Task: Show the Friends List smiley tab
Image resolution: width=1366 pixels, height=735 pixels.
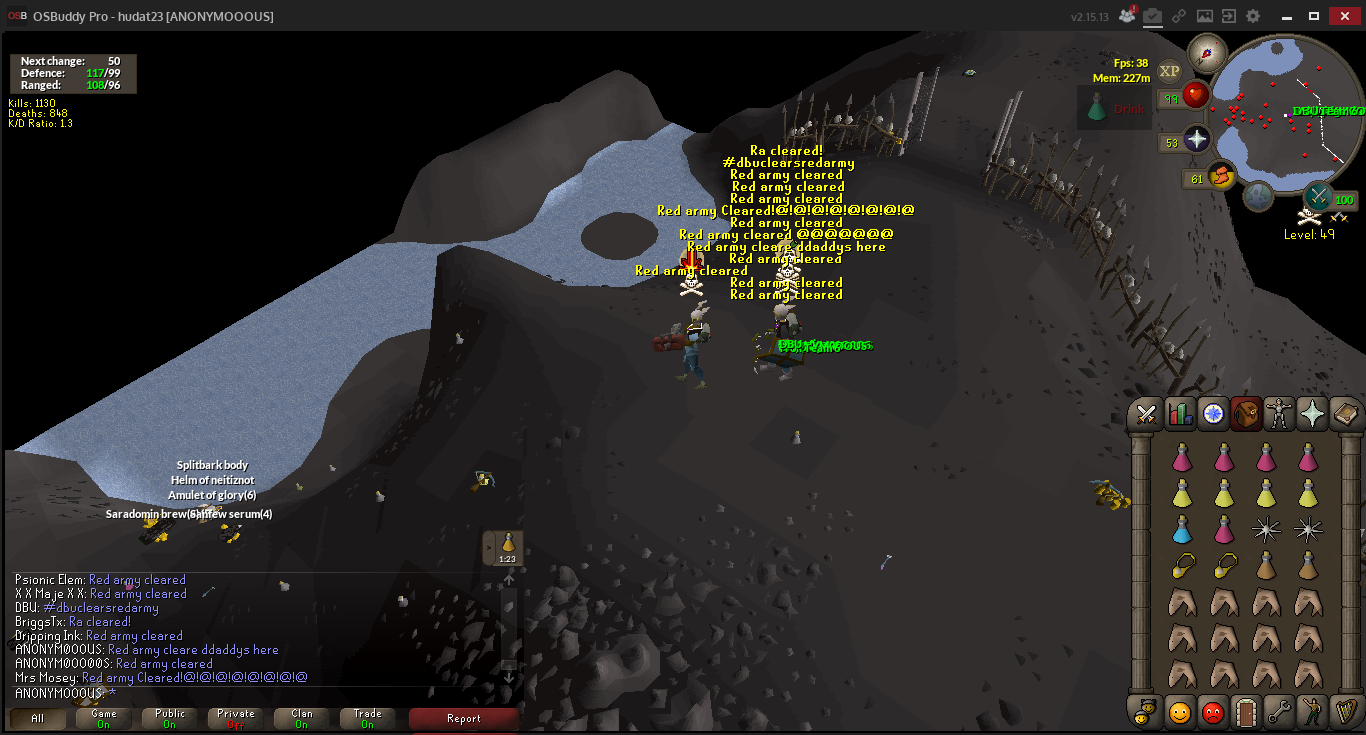Action: pos(1180,712)
